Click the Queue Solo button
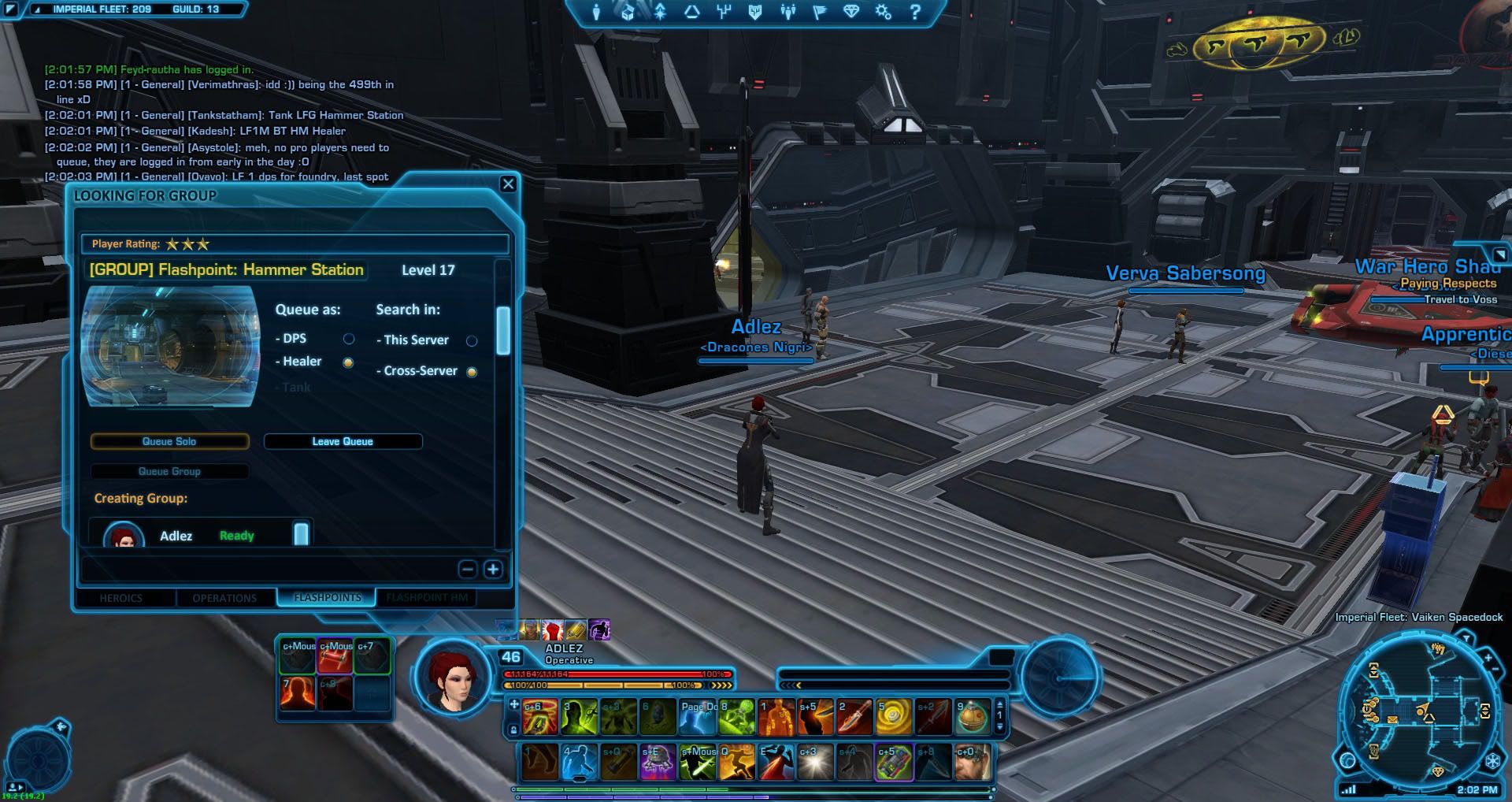The width and height of the screenshot is (1512, 802). pos(169,442)
